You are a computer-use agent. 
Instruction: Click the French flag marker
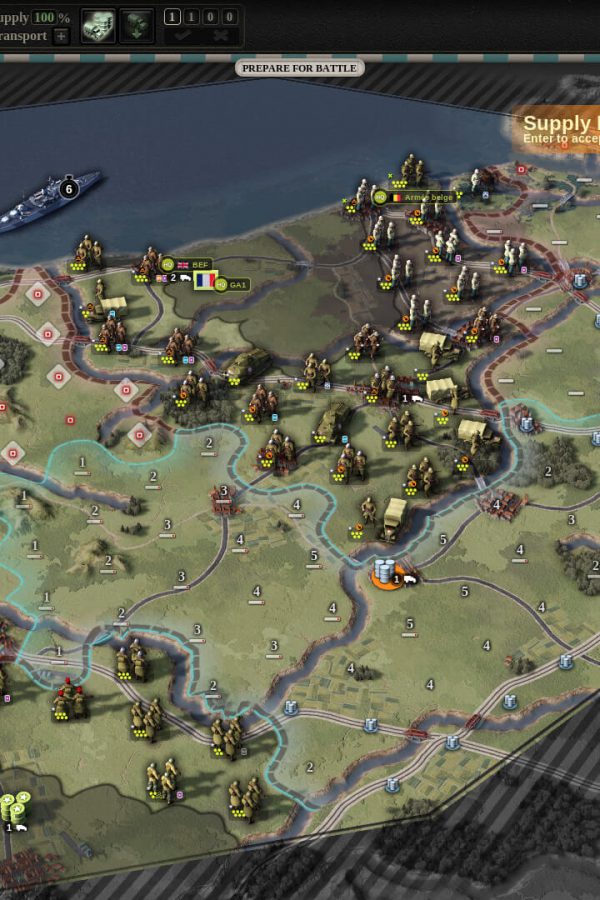[x=205, y=281]
